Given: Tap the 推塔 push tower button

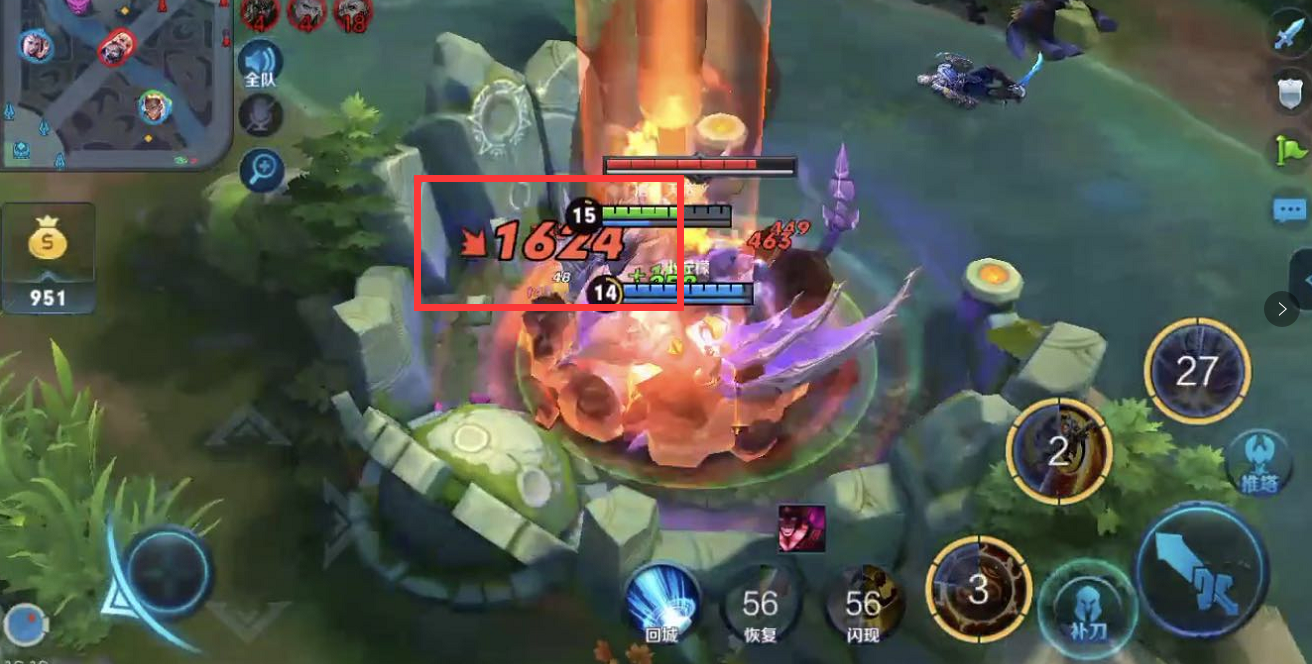Looking at the screenshot, I should [1257, 461].
